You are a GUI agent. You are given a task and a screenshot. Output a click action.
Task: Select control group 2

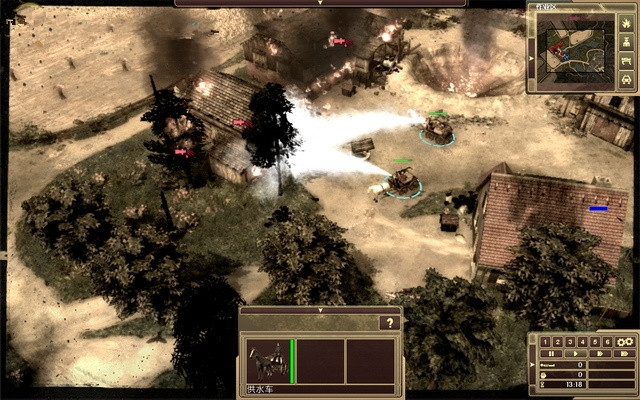tap(557, 341)
